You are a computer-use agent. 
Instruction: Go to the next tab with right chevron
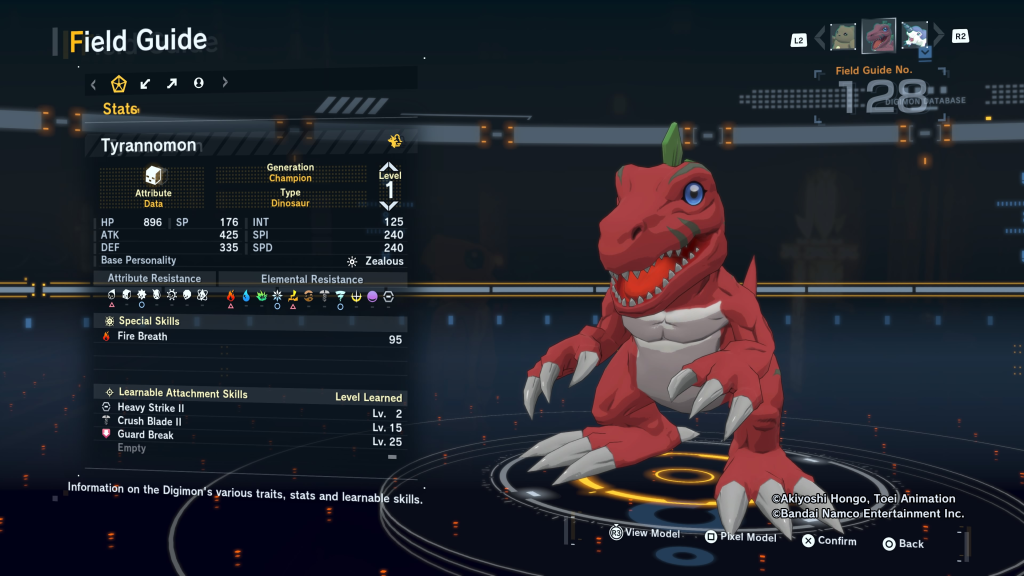[x=225, y=83]
